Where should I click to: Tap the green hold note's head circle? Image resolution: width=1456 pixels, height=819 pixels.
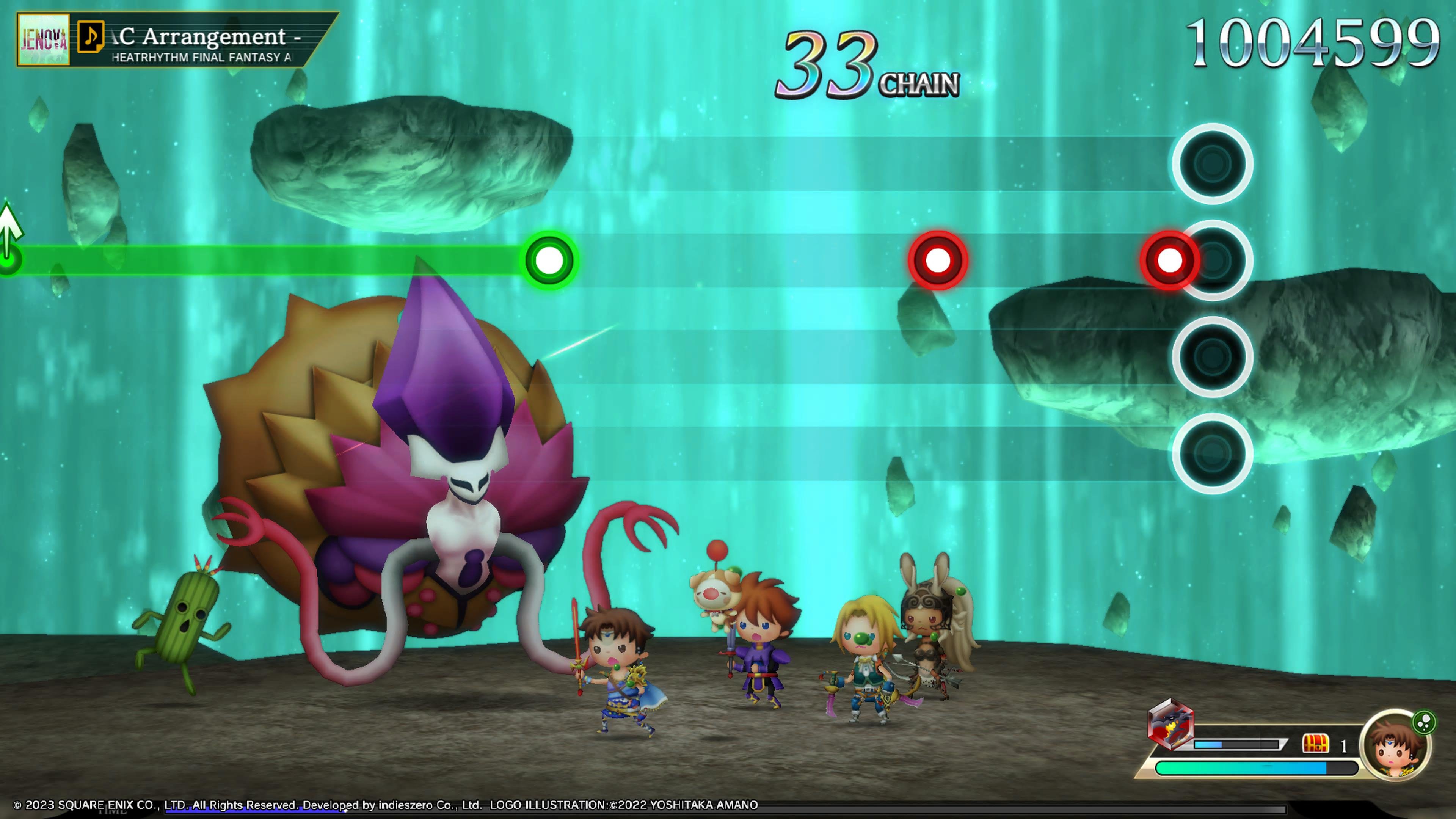click(x=549, y=260)
